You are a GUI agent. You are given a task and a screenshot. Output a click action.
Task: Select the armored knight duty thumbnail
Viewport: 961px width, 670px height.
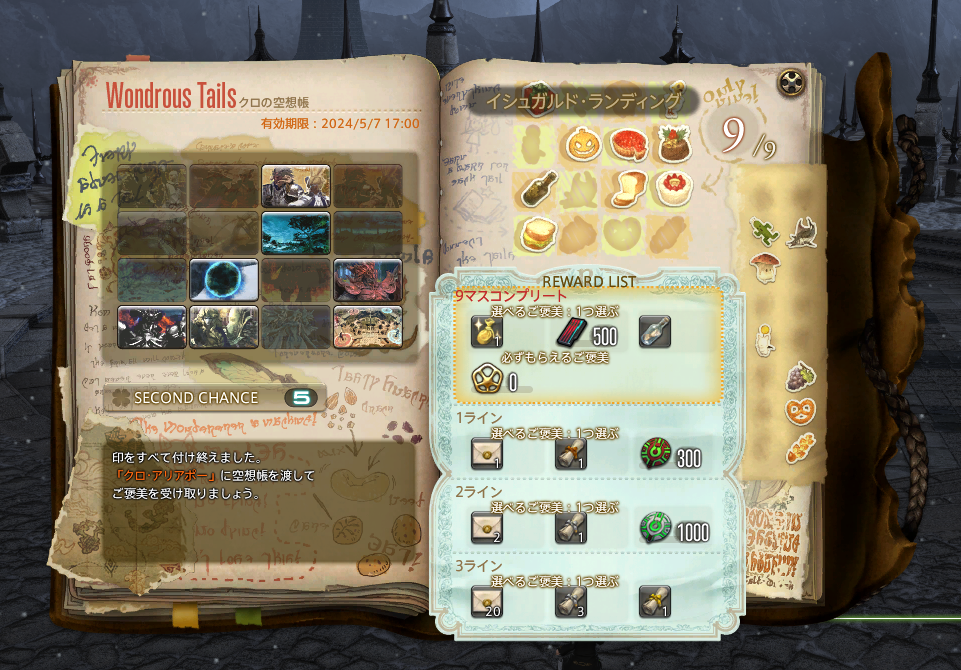(296, 186)
